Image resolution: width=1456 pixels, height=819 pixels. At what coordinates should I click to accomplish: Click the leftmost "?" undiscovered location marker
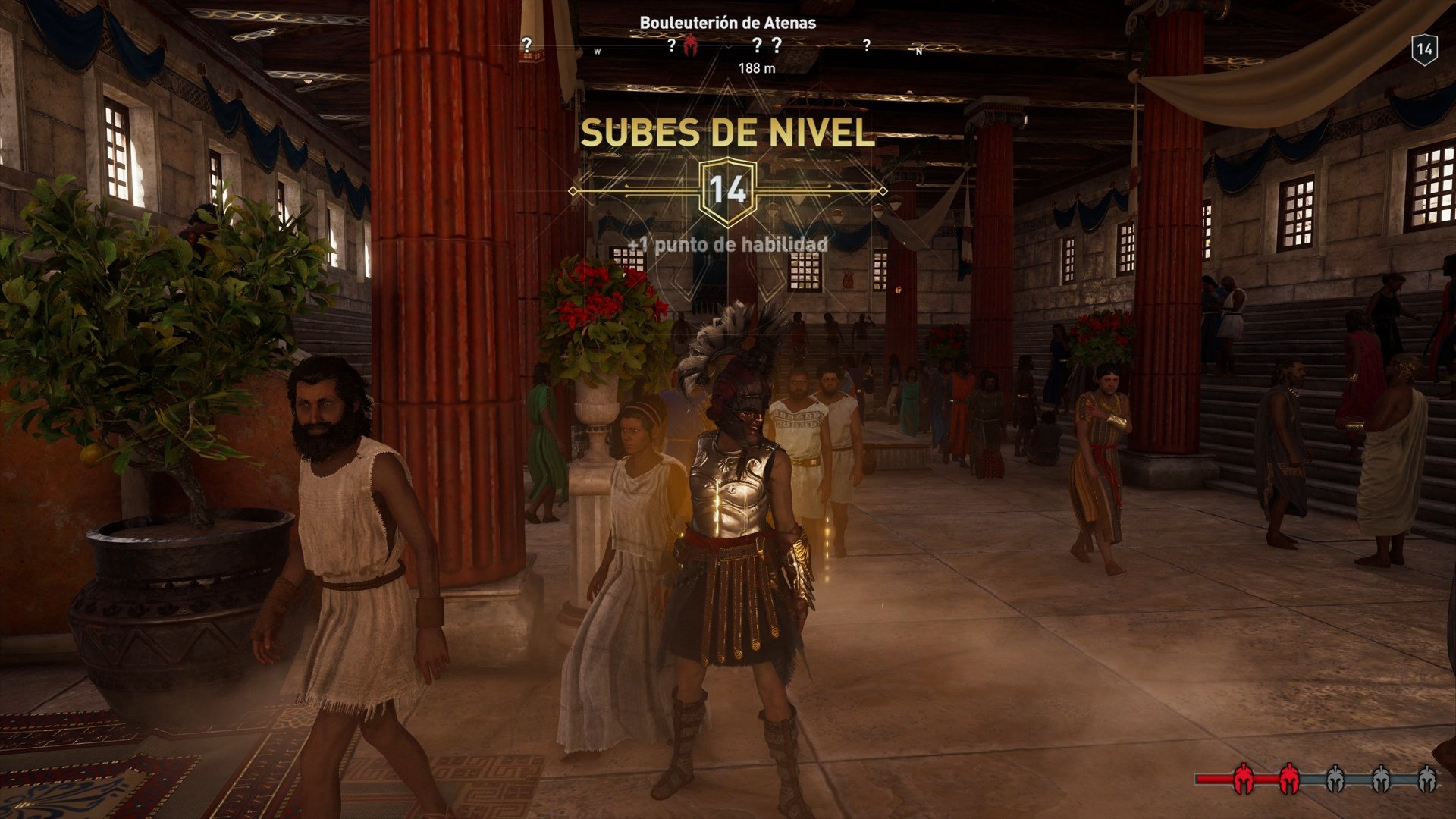click(x=527, y=44)
